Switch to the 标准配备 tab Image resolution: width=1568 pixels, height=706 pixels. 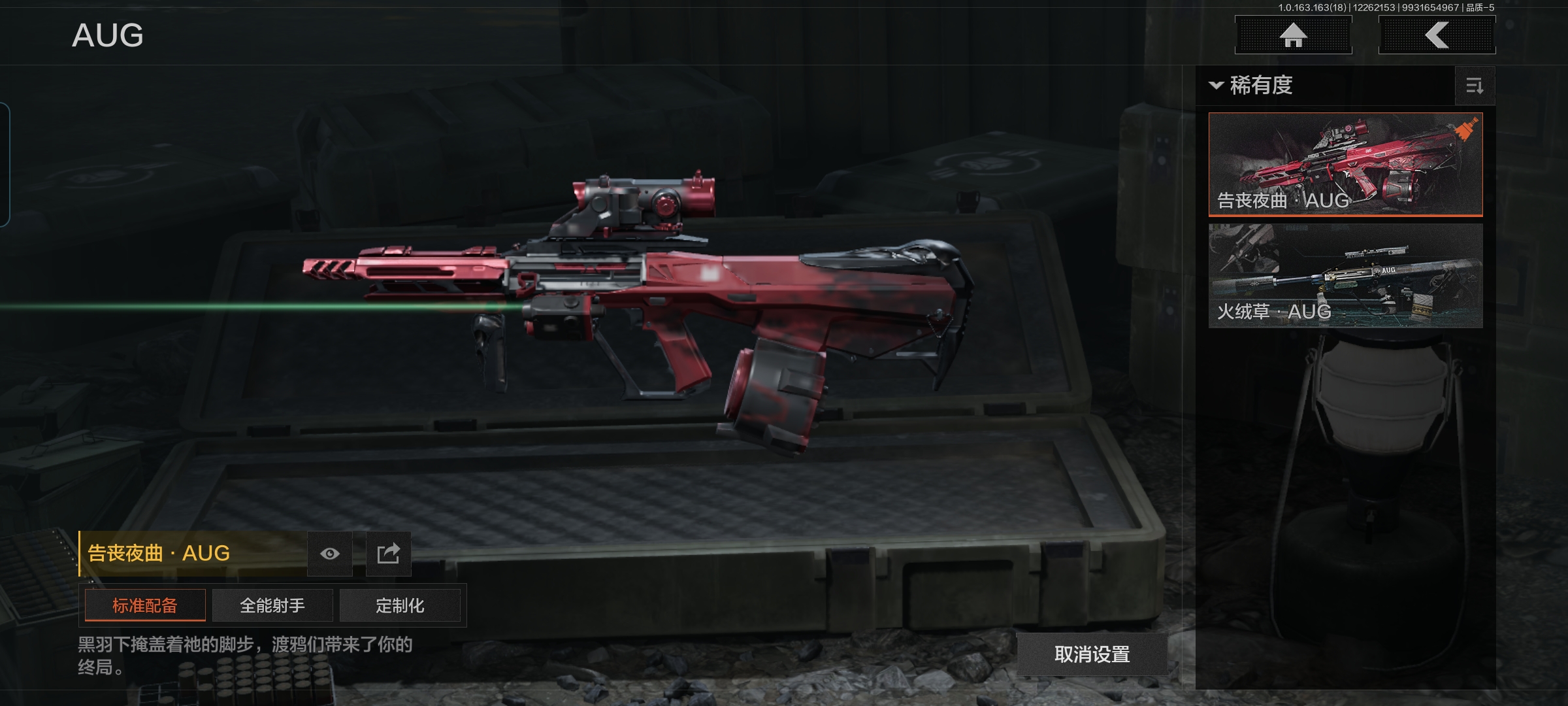point(145,605)
